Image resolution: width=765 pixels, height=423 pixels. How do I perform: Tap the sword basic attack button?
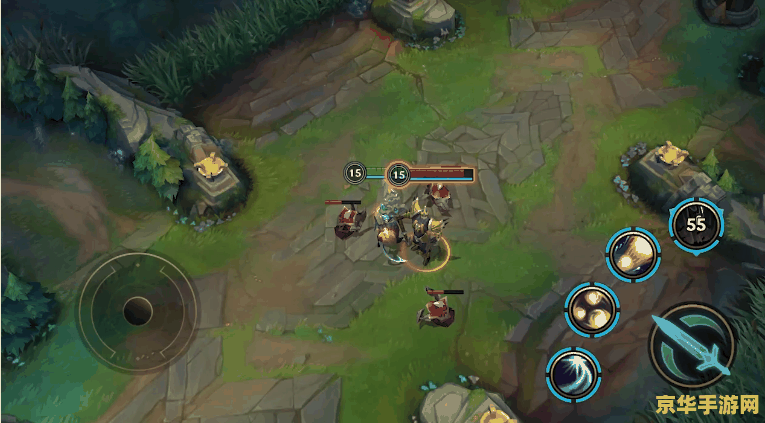click(691, 344)
